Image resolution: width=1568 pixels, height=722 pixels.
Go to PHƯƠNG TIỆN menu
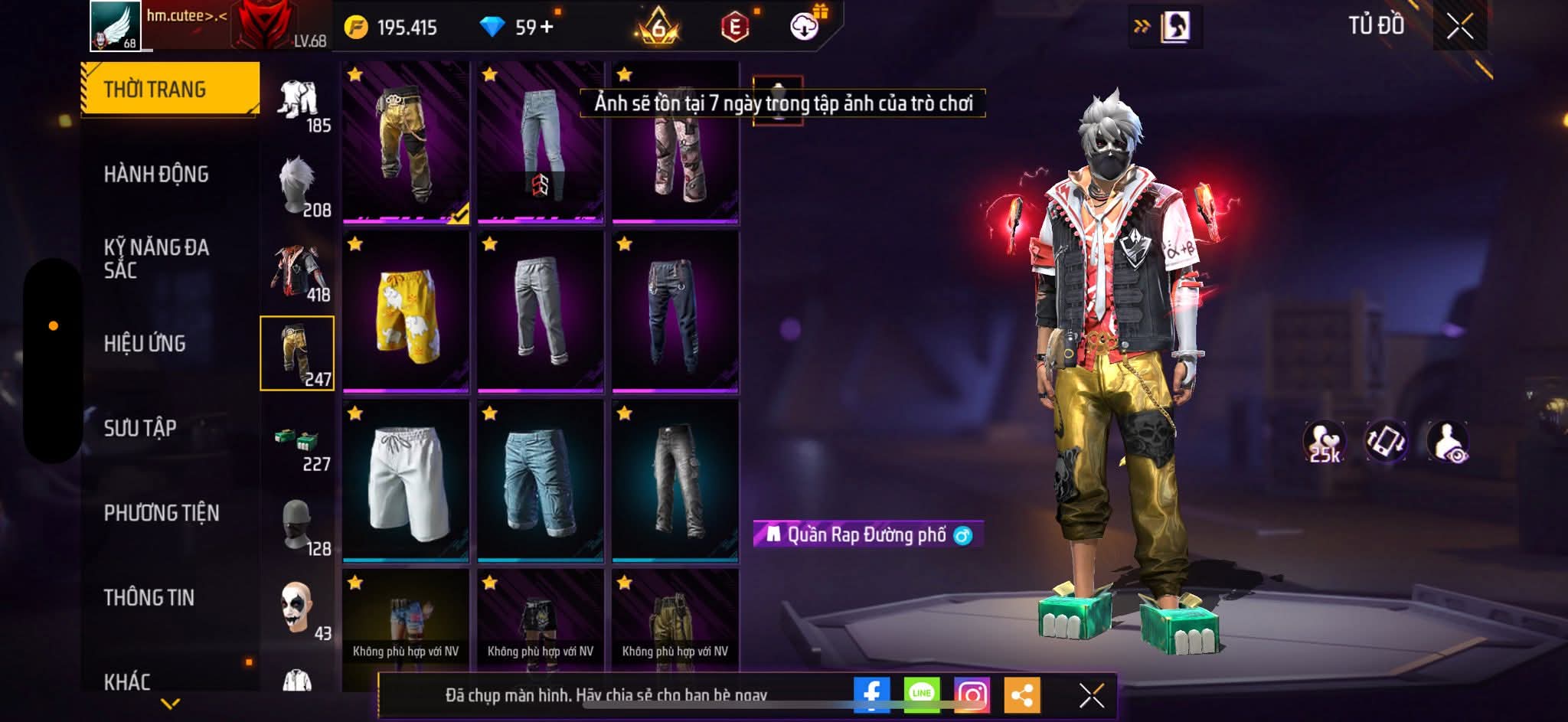[x=162, y=513]
